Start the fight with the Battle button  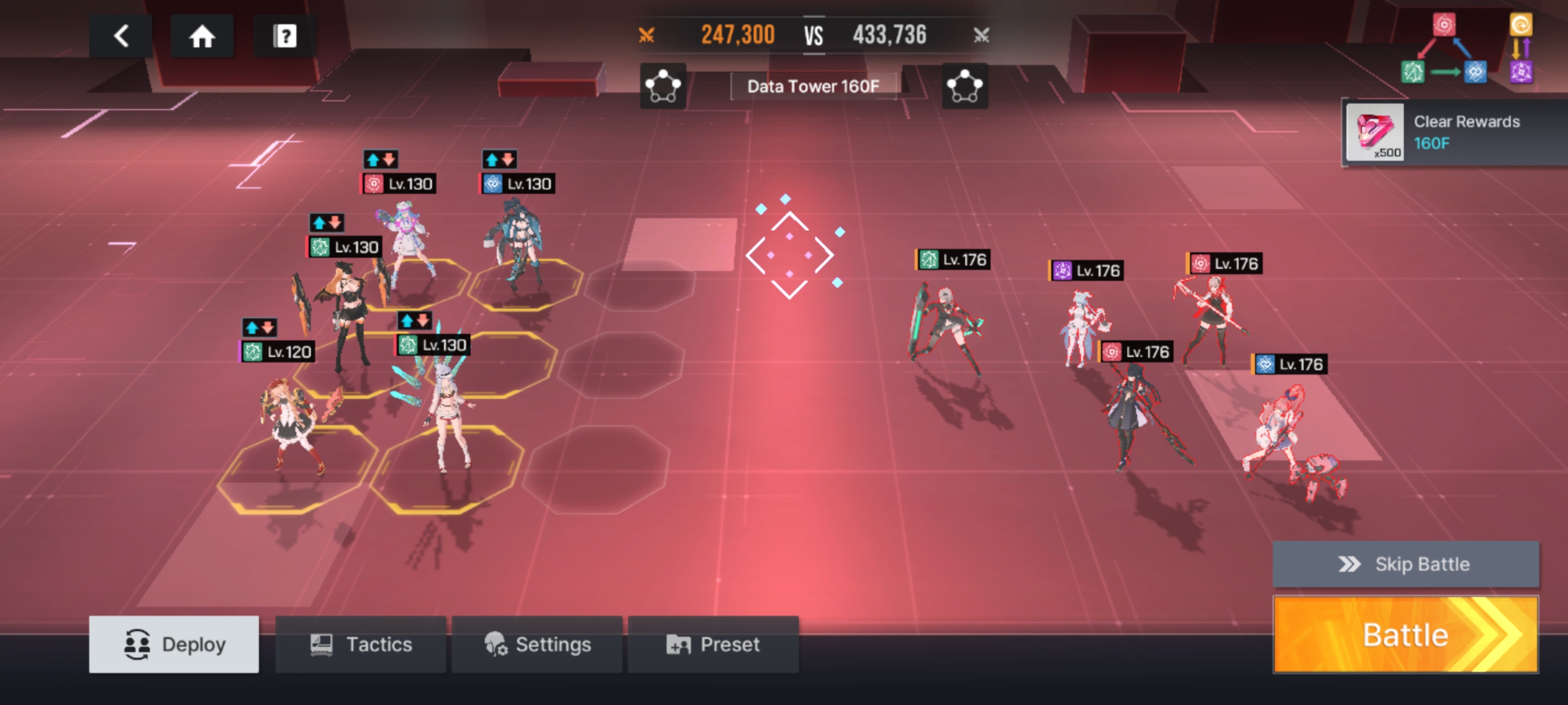click(1405, 634)
